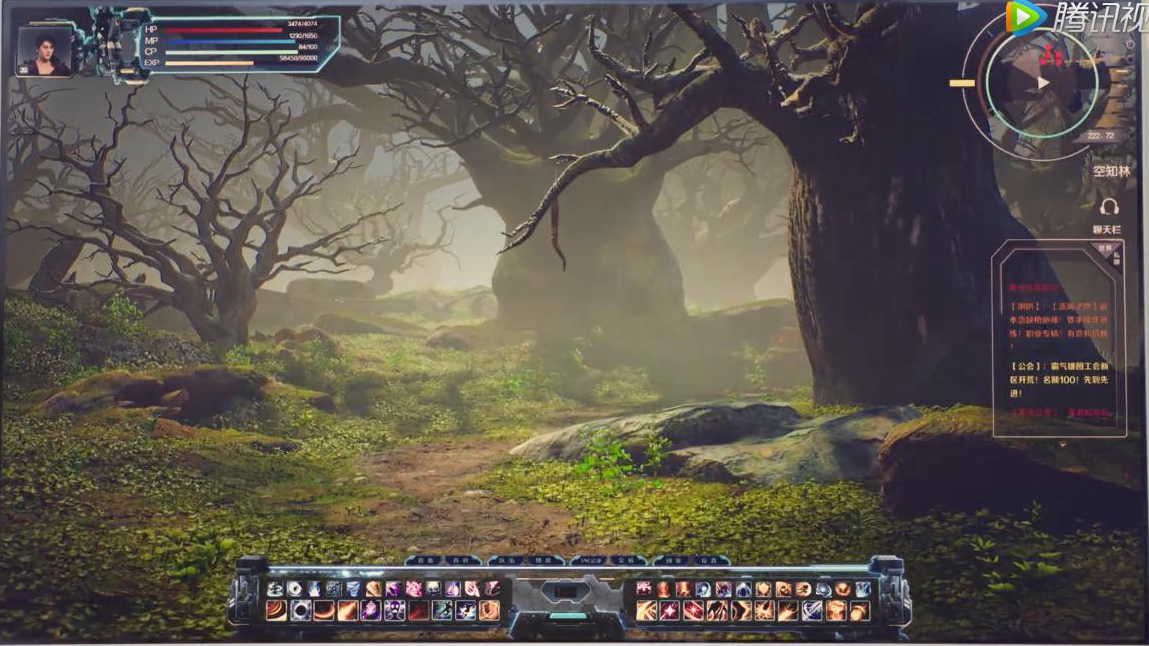Open the circular minimap
1149x646 pixels.
(1041, 83)
